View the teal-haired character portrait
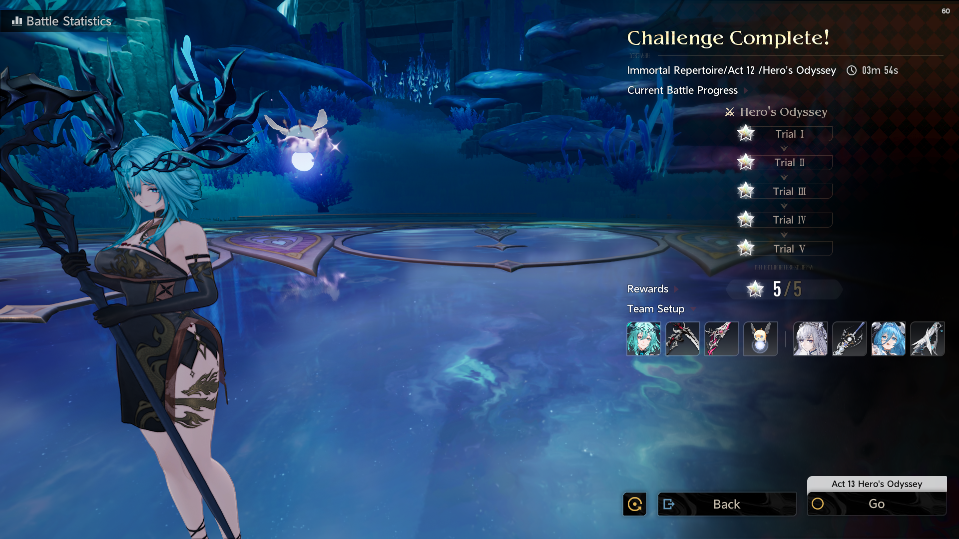This screenshot has width=959, height=539. coord(644,339)
